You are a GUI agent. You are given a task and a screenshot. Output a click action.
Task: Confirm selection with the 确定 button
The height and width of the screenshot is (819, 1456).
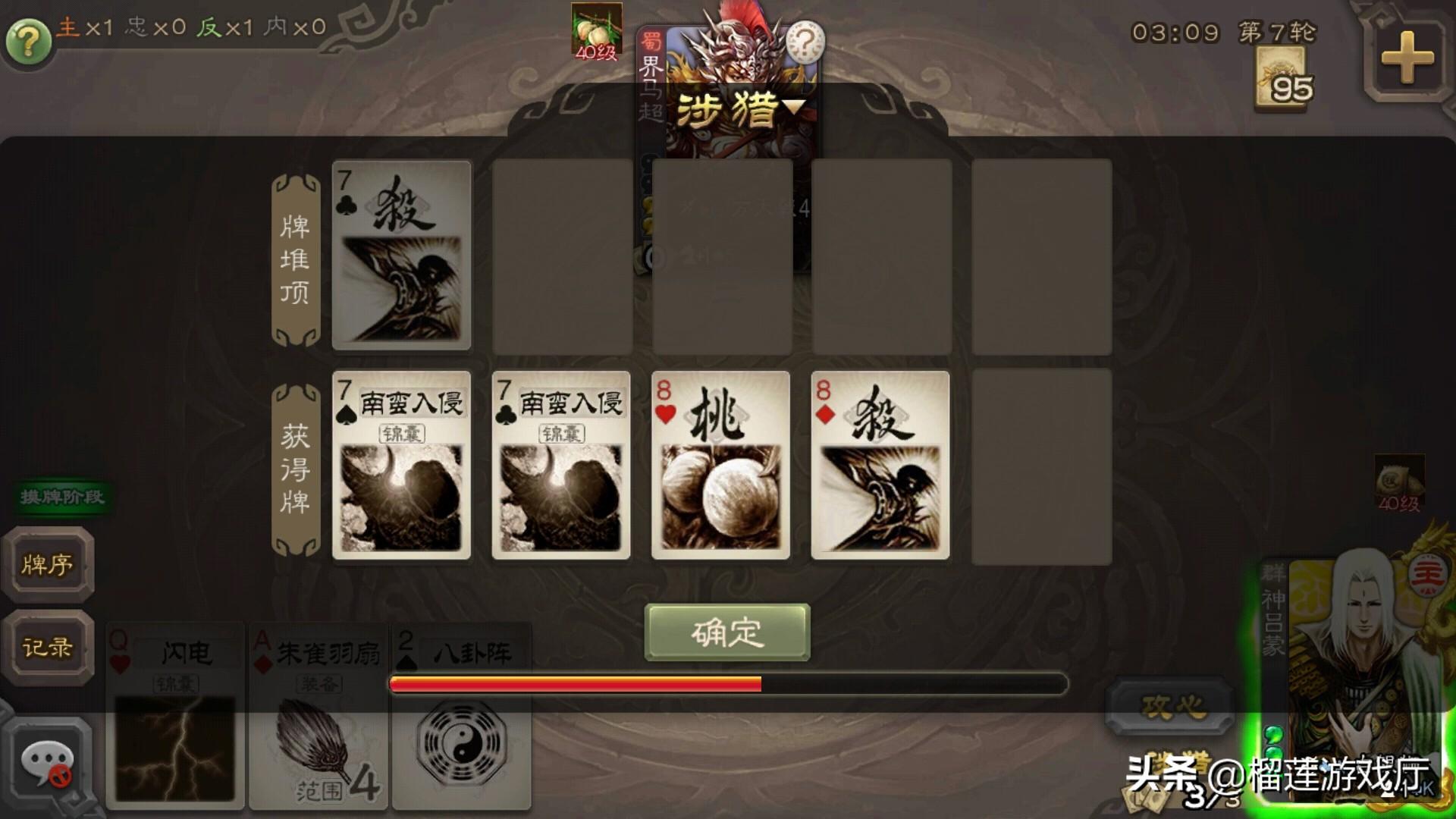point(726,632)
